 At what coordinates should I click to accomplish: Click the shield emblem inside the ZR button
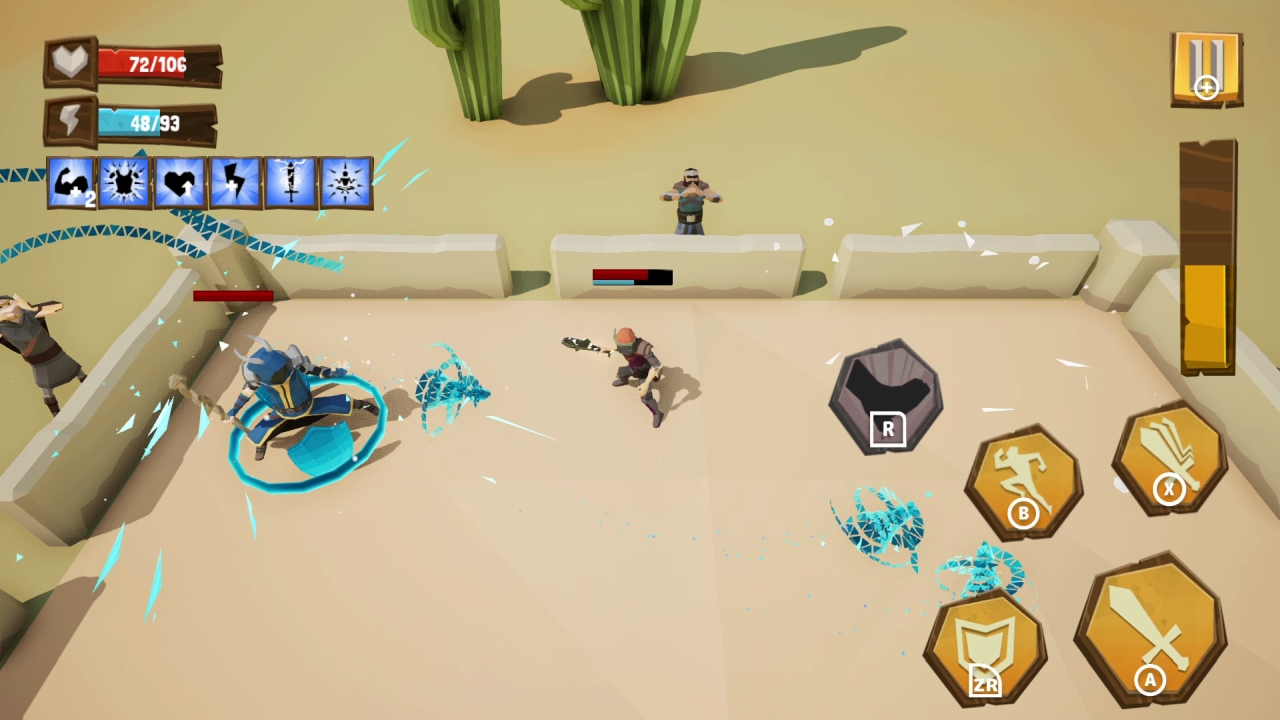985,638
